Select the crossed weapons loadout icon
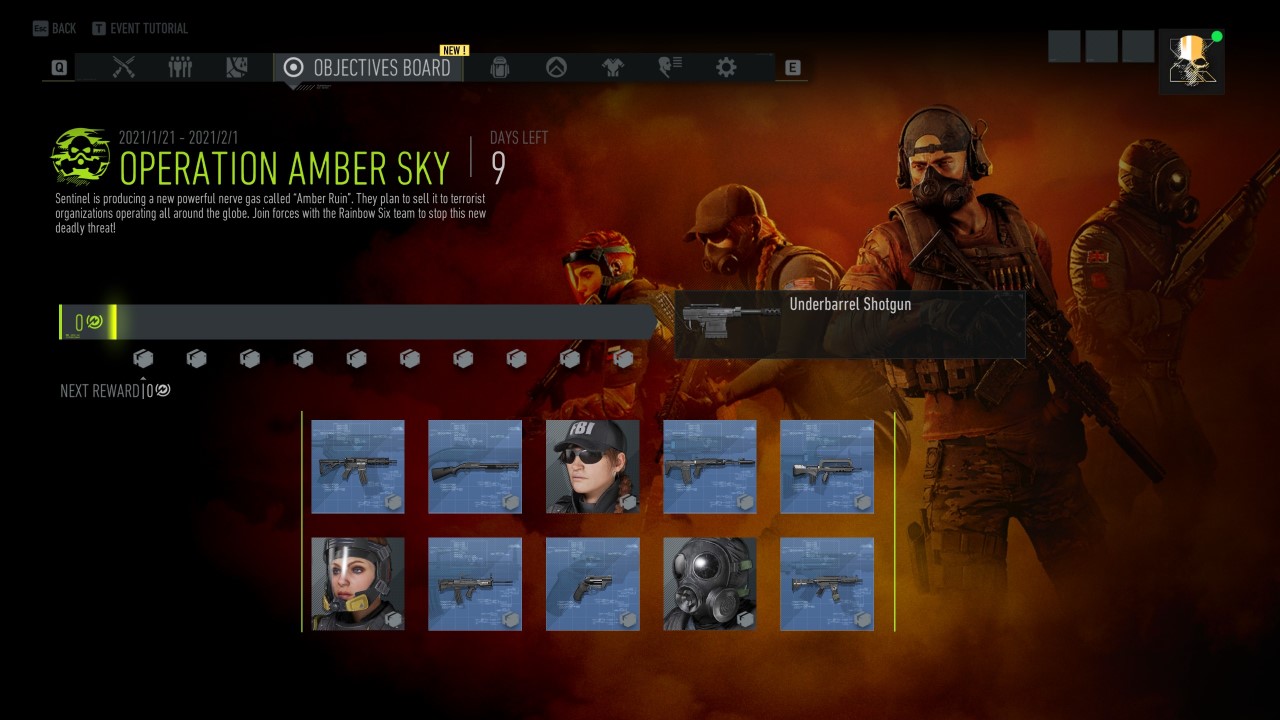This screenshot has width=1280, height=720. [124, 68]
